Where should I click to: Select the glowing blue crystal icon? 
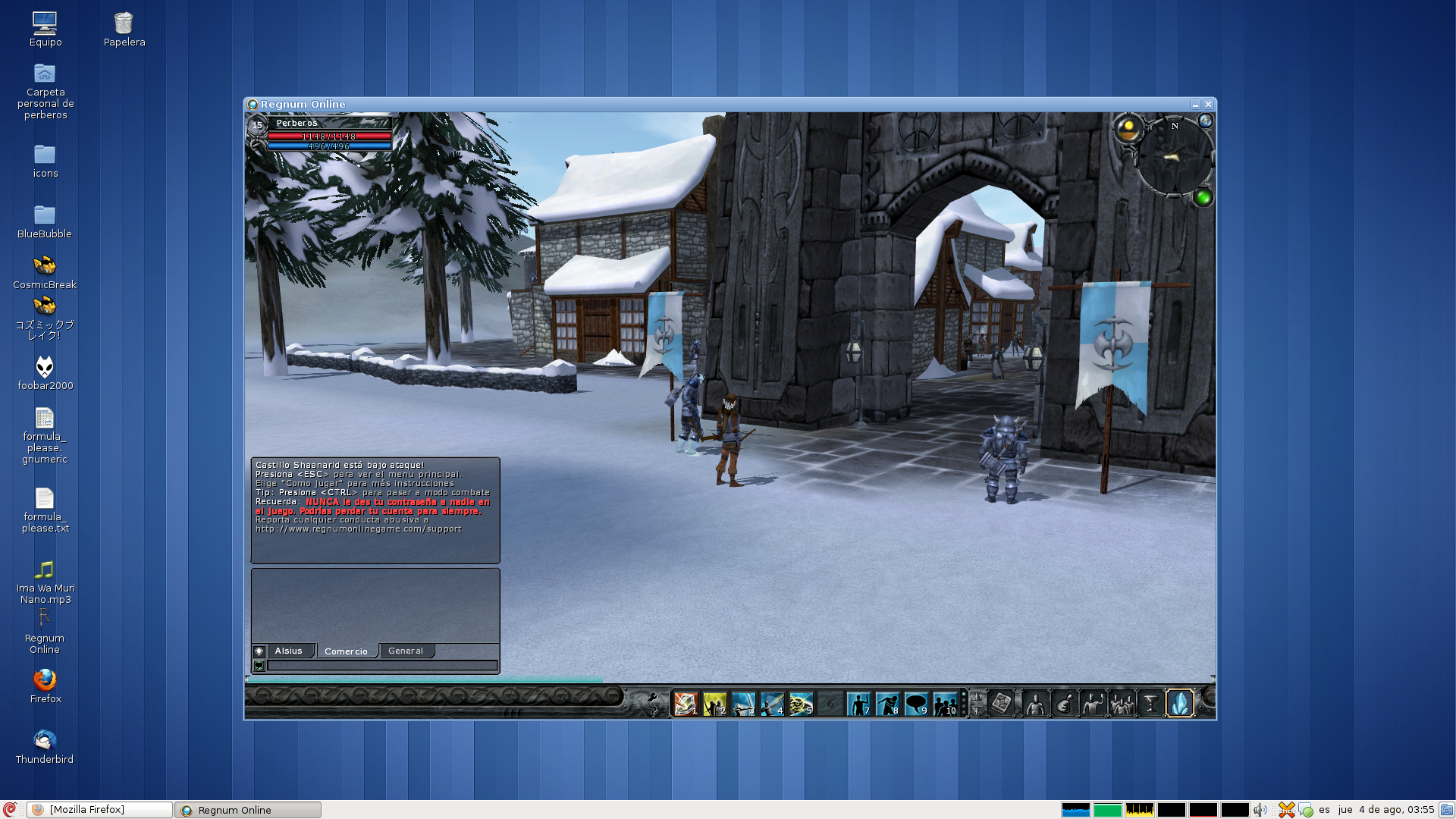tap(1181, 704)
